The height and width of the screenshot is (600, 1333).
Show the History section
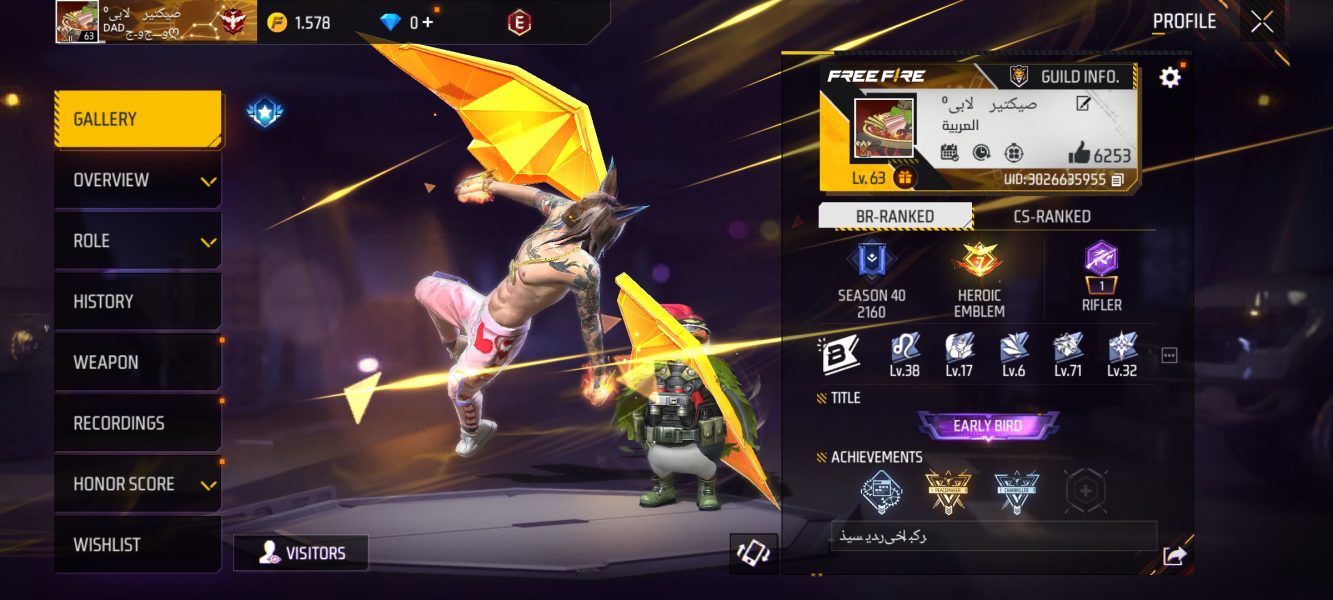coord(137,302)
